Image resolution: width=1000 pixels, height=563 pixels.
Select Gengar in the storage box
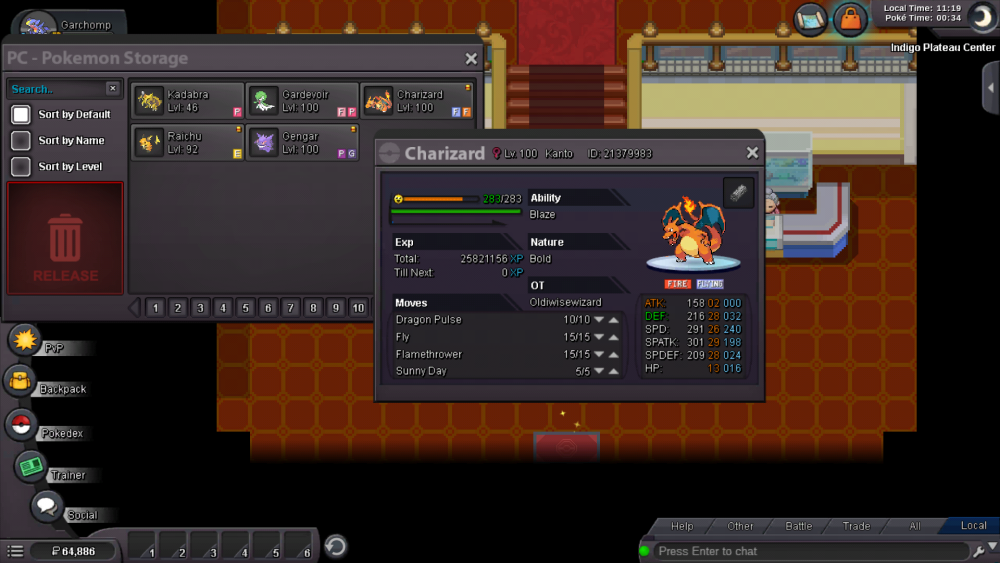(302, 143)
